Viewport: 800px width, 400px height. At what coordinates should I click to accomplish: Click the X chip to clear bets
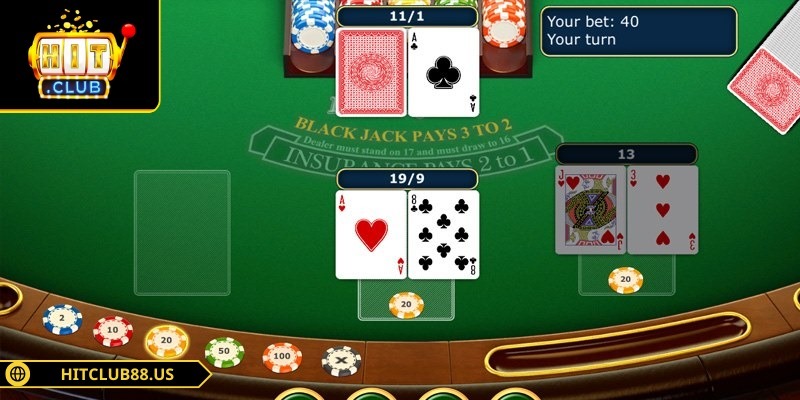click(x=341, y=360)
